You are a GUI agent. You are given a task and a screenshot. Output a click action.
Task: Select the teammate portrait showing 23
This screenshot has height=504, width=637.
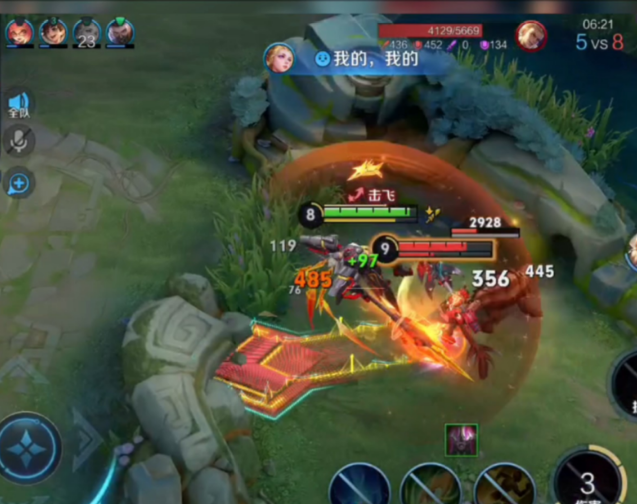click(86, 34)
